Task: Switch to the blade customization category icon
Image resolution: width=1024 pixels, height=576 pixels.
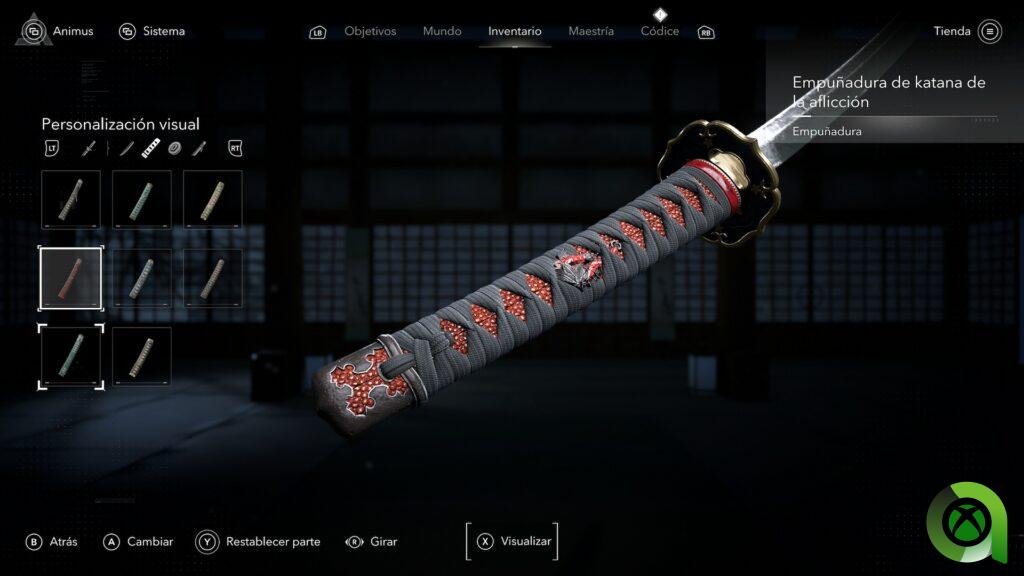Action: click(127, 149)
